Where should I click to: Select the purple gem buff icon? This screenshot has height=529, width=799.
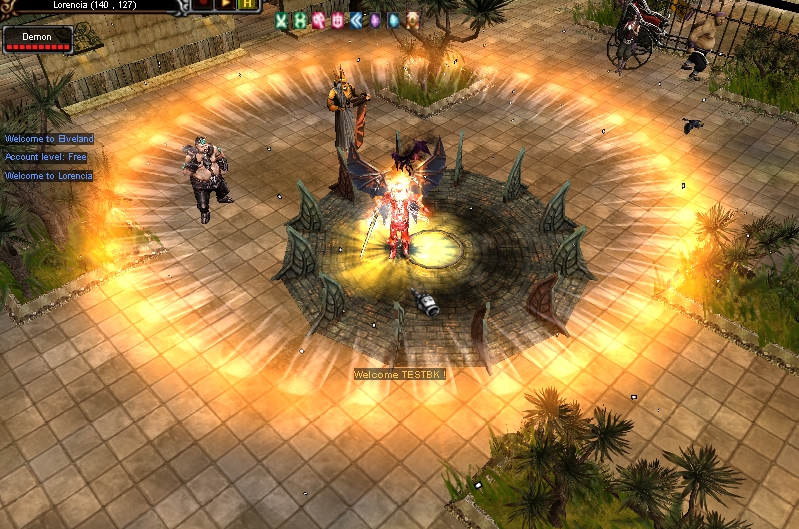pyautogui.click(x=374, y=20)
